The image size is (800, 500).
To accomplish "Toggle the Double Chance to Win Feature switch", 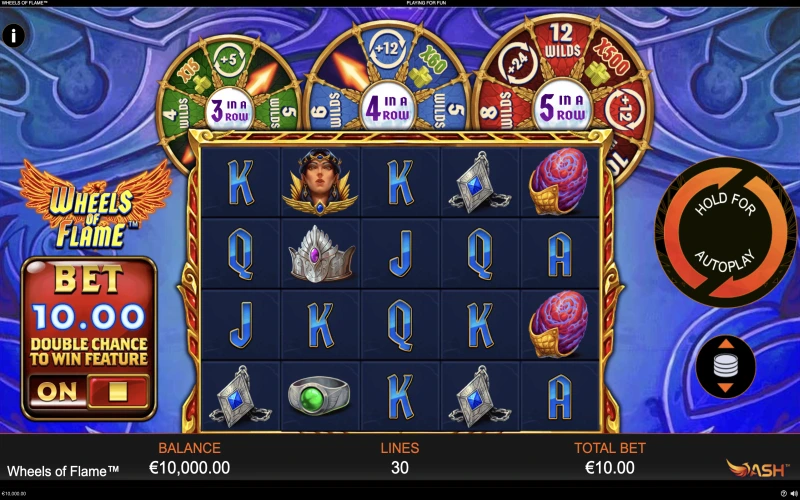I will (89, 391).
